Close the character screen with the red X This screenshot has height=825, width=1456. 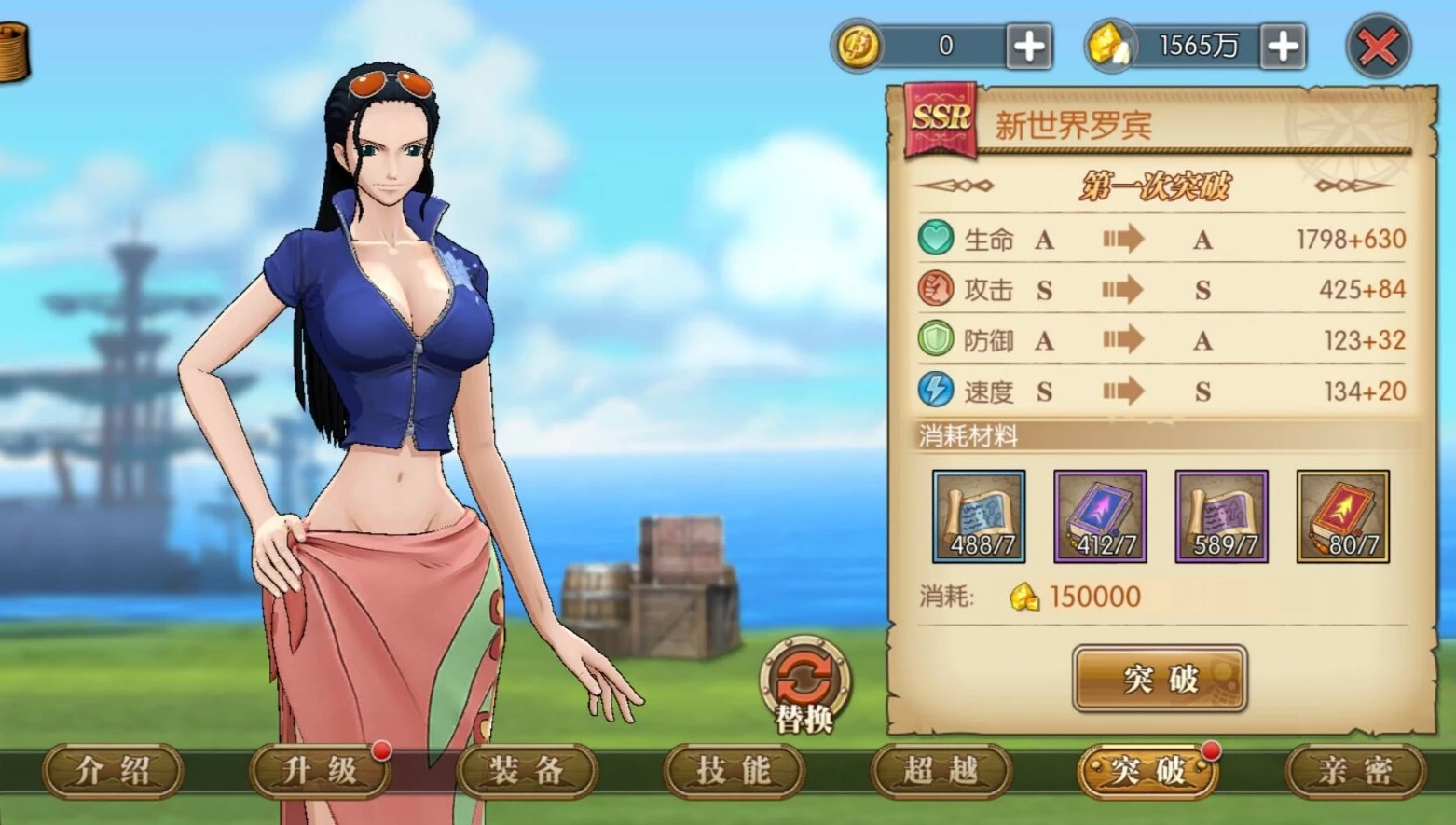[x=1378, y=47]
